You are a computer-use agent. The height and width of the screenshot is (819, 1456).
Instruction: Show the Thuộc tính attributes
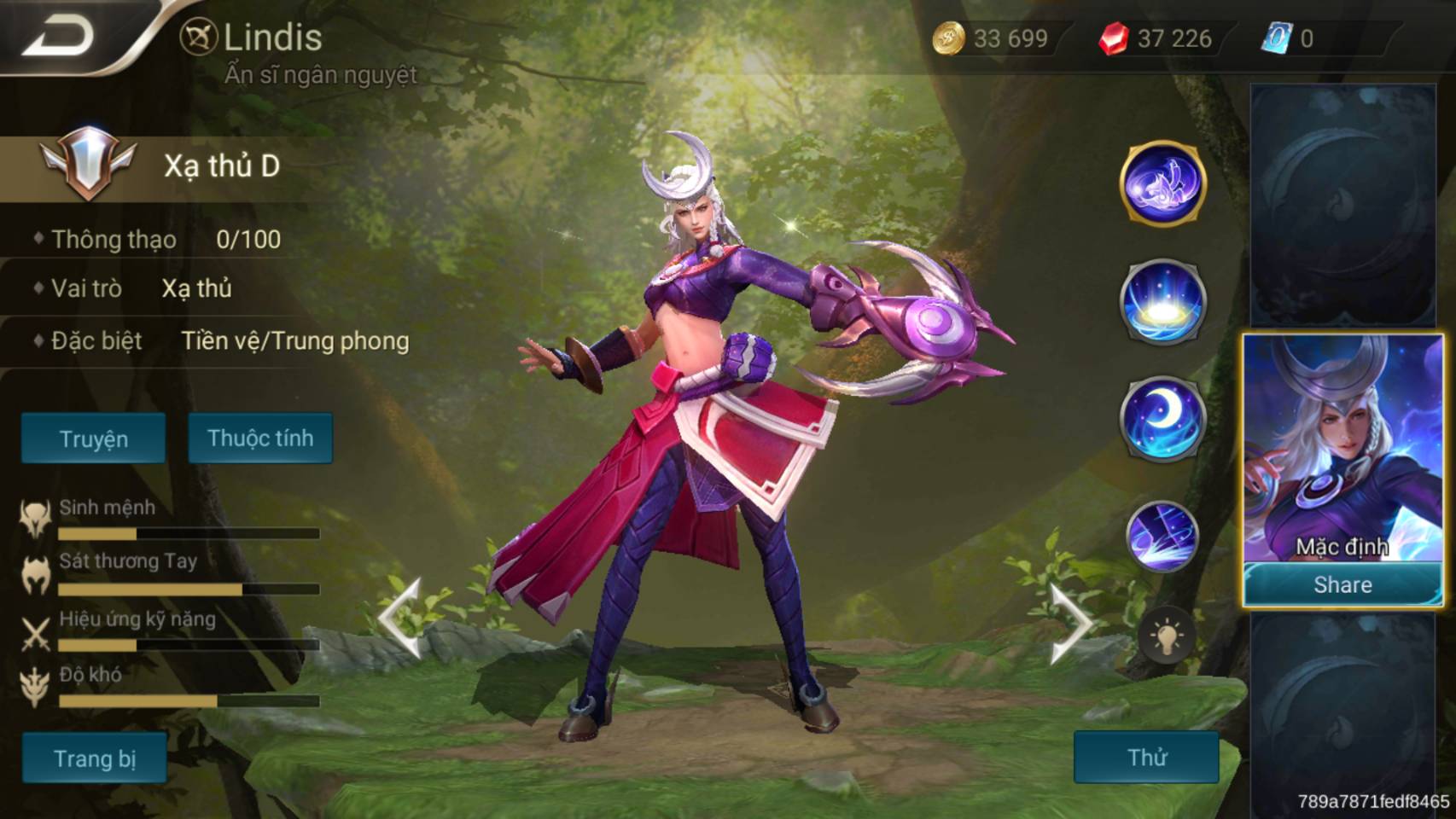point(260,439)
